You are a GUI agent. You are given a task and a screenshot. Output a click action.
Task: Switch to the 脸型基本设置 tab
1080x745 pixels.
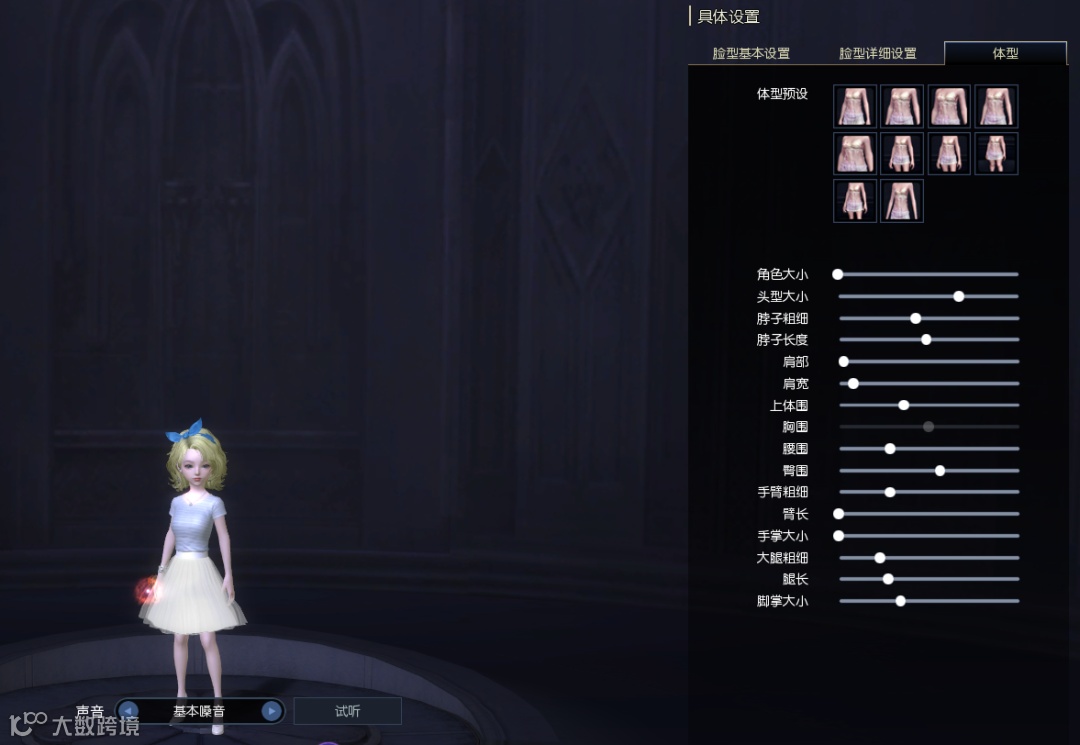pos(751,53)
